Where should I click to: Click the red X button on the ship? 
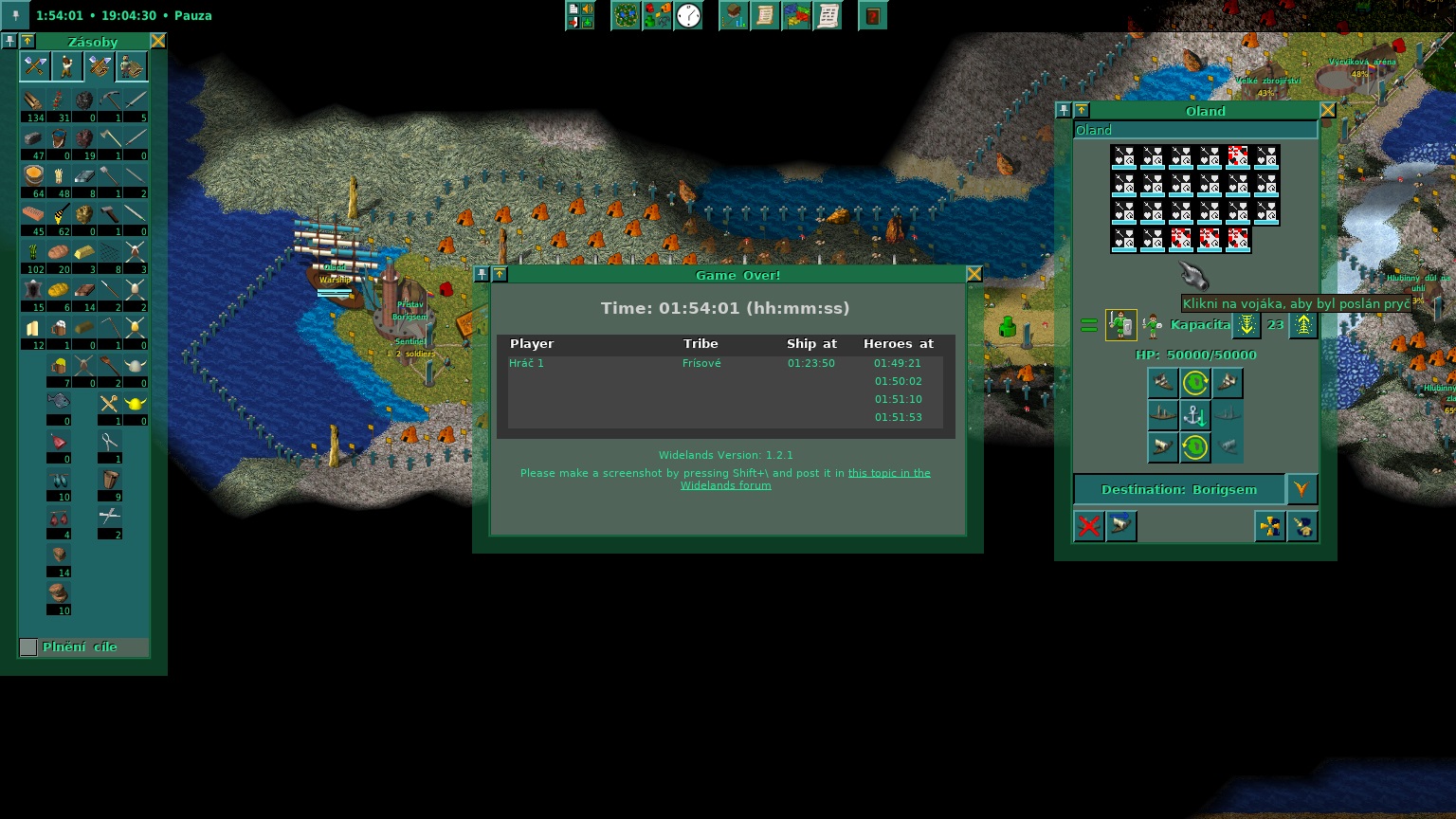(1089, 526)
